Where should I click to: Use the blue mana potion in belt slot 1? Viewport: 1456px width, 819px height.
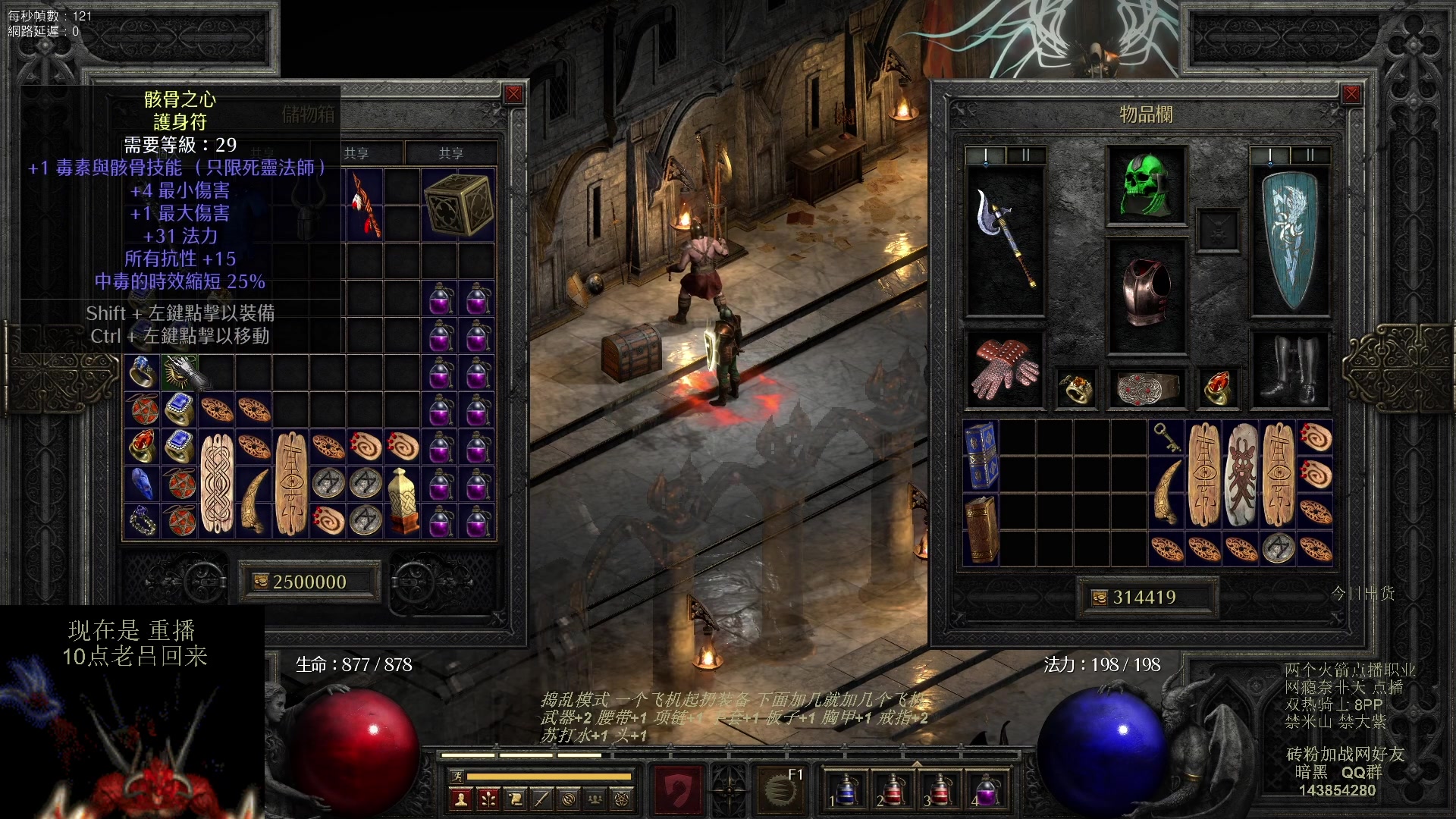[844, 789]
